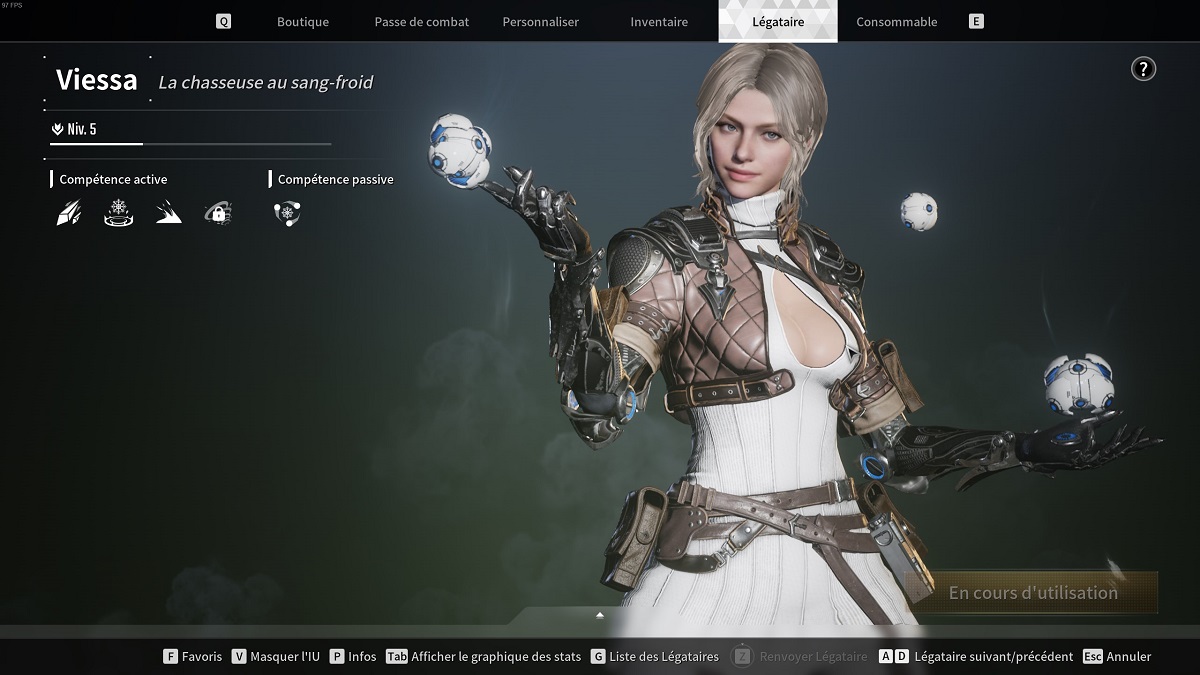Select the ice dash active skill icon
This screenshot has width=1200, height=675.
168,213
